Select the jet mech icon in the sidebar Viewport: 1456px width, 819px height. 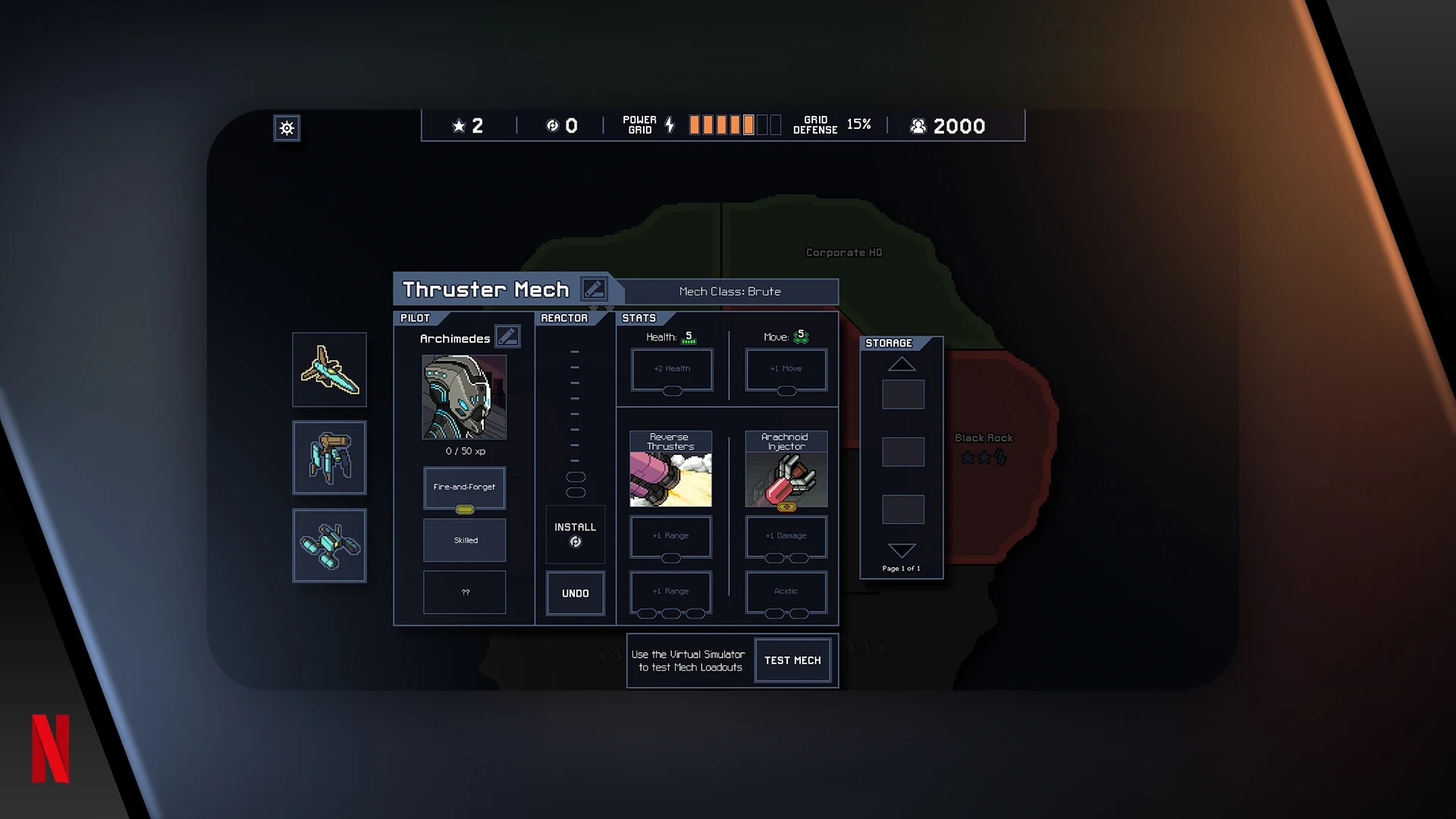click(x=329, y=369)
